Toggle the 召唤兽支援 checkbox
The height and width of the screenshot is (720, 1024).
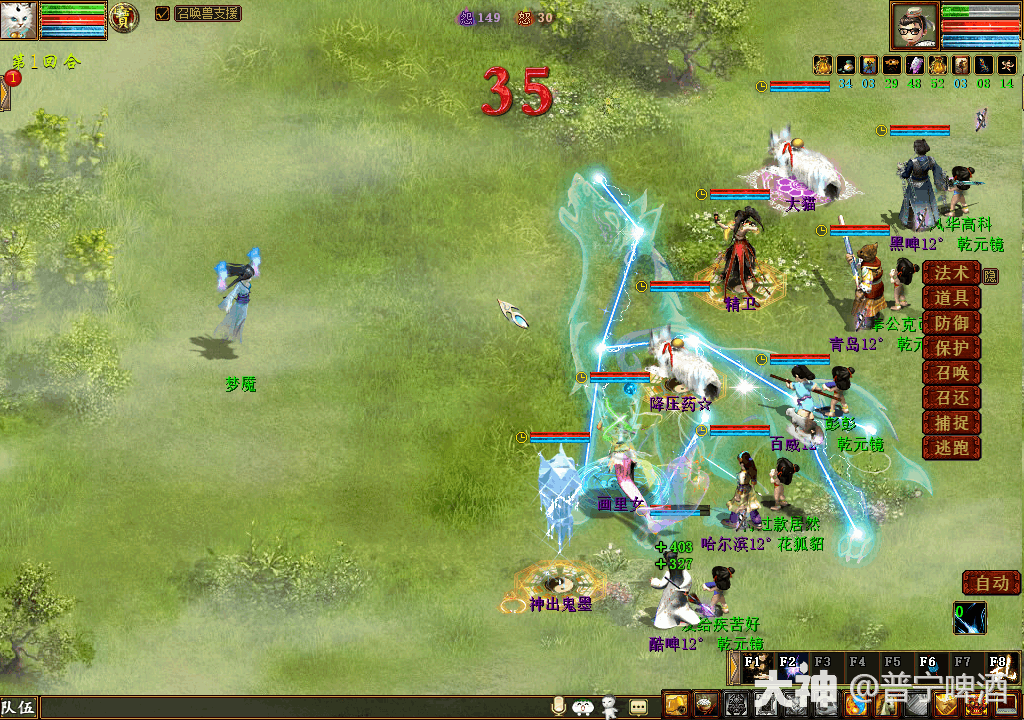pos(163,14)
